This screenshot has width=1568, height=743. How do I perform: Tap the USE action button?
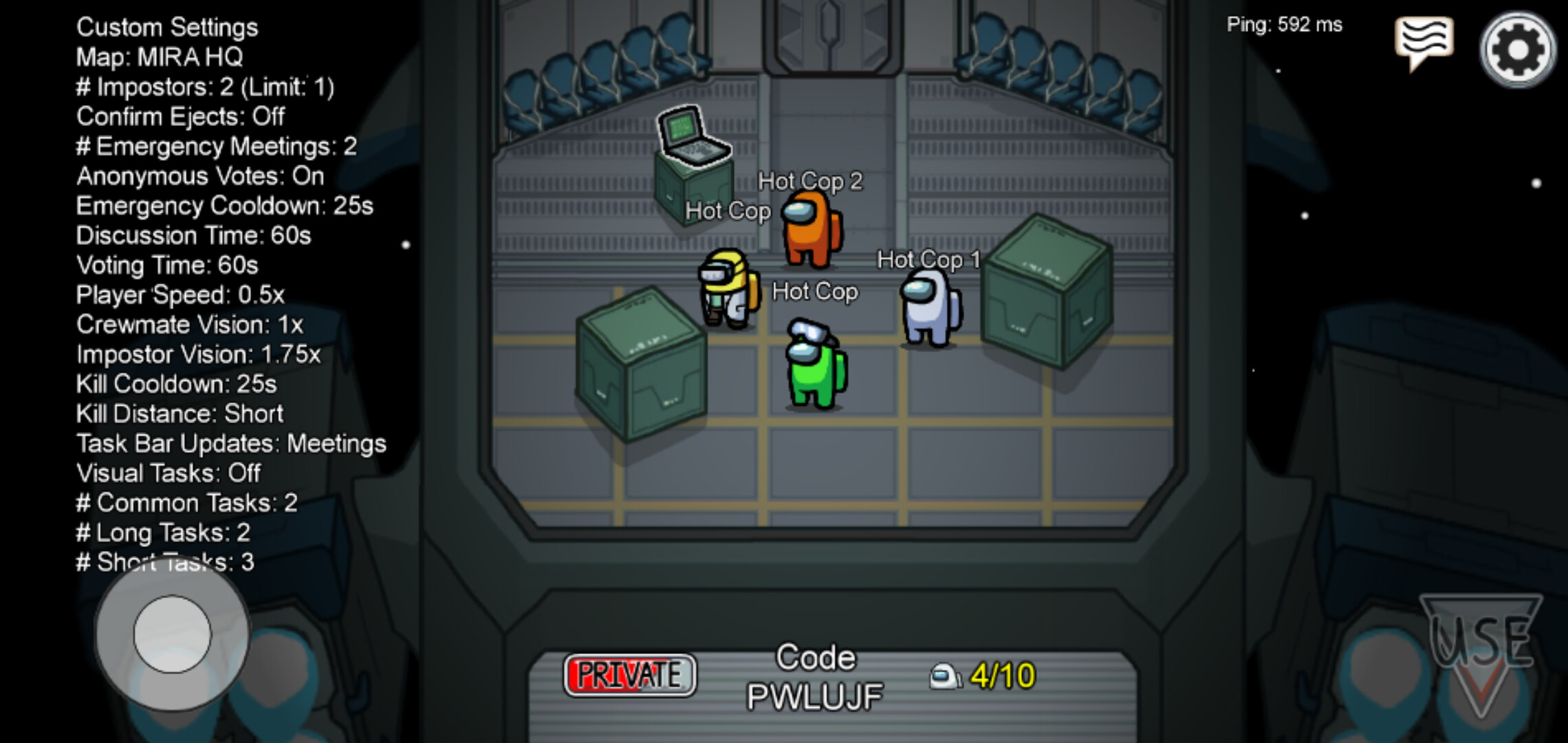(x=1481, y=647)
